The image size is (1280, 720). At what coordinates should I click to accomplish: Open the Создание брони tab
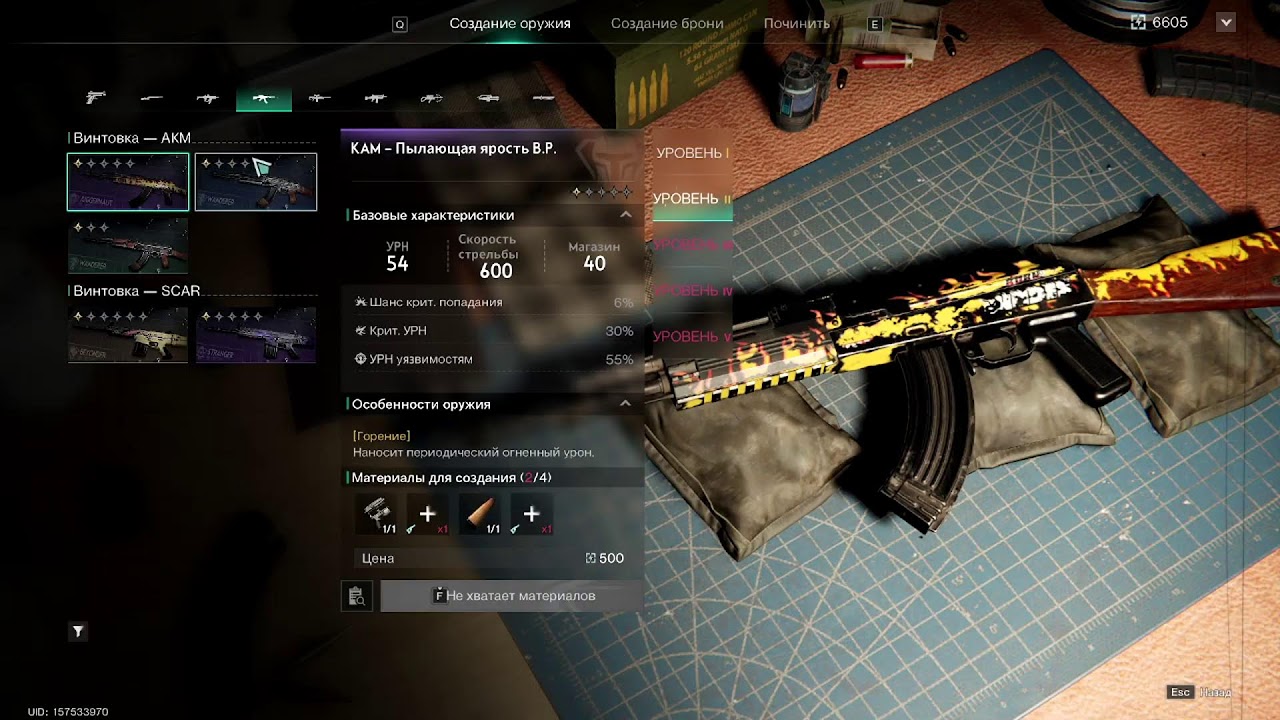tap(667, 23)
